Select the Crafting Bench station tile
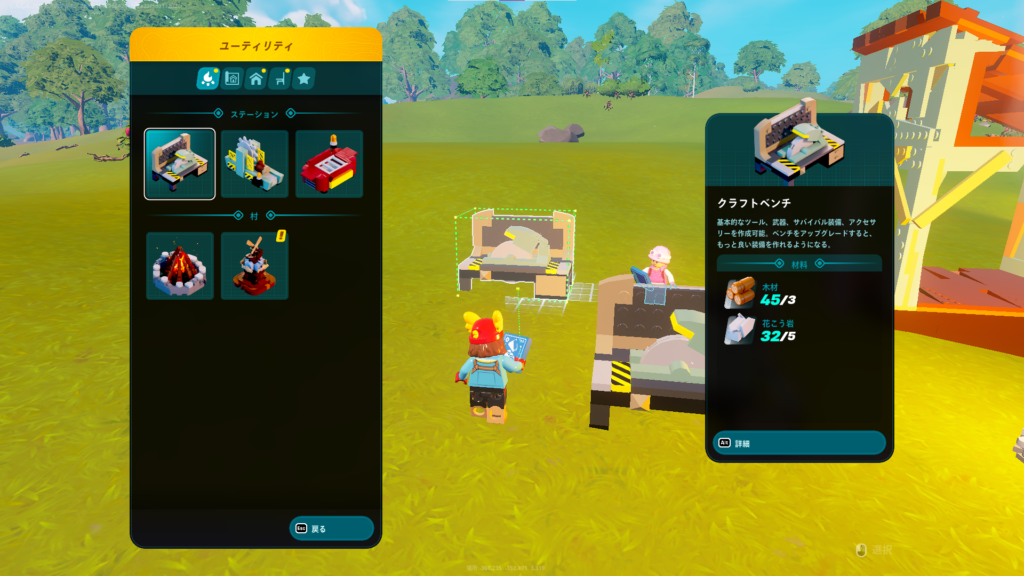 click(180, 164)
